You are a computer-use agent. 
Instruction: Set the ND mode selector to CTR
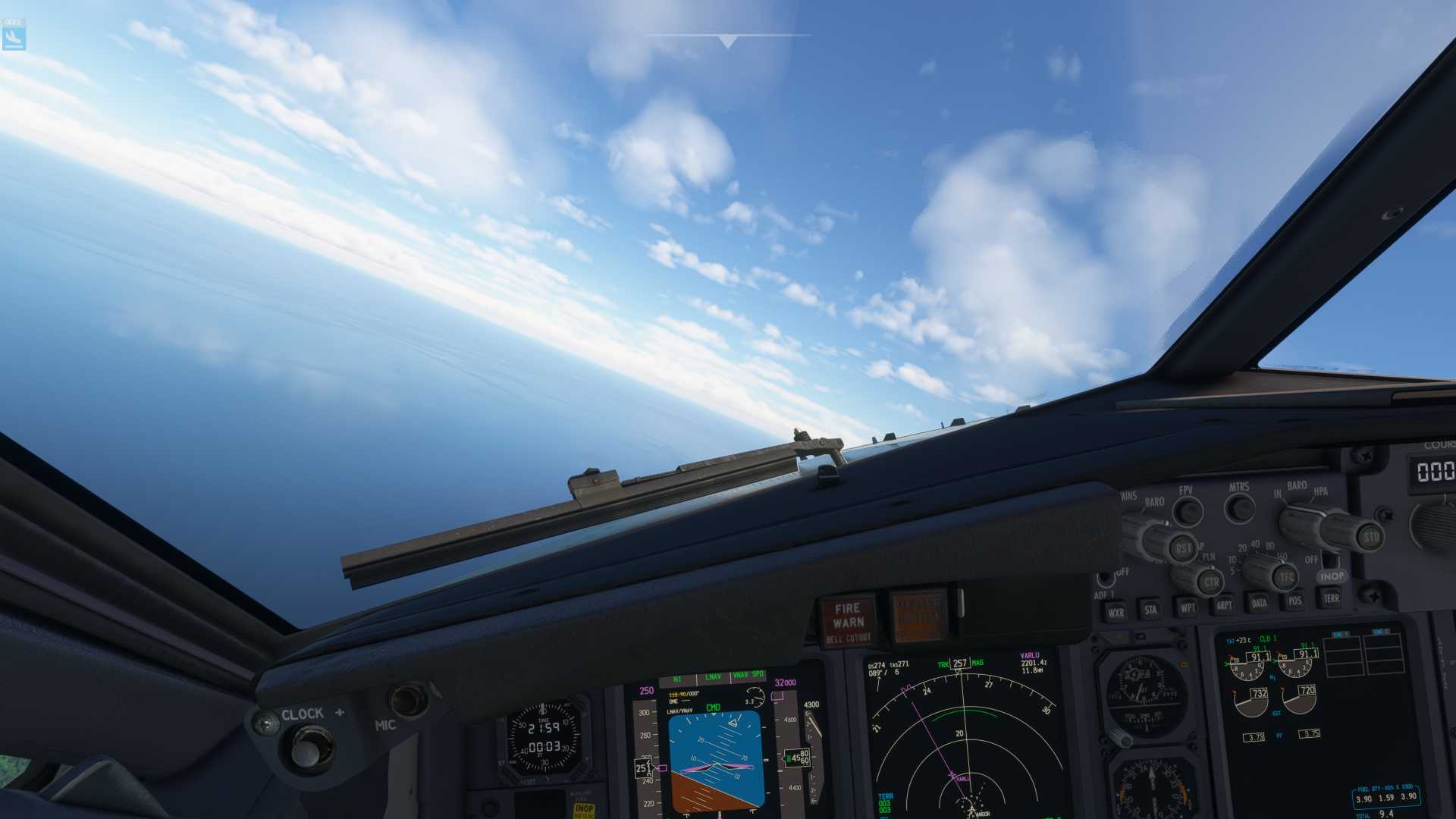pyautogui.click(x=1212, y=582)
